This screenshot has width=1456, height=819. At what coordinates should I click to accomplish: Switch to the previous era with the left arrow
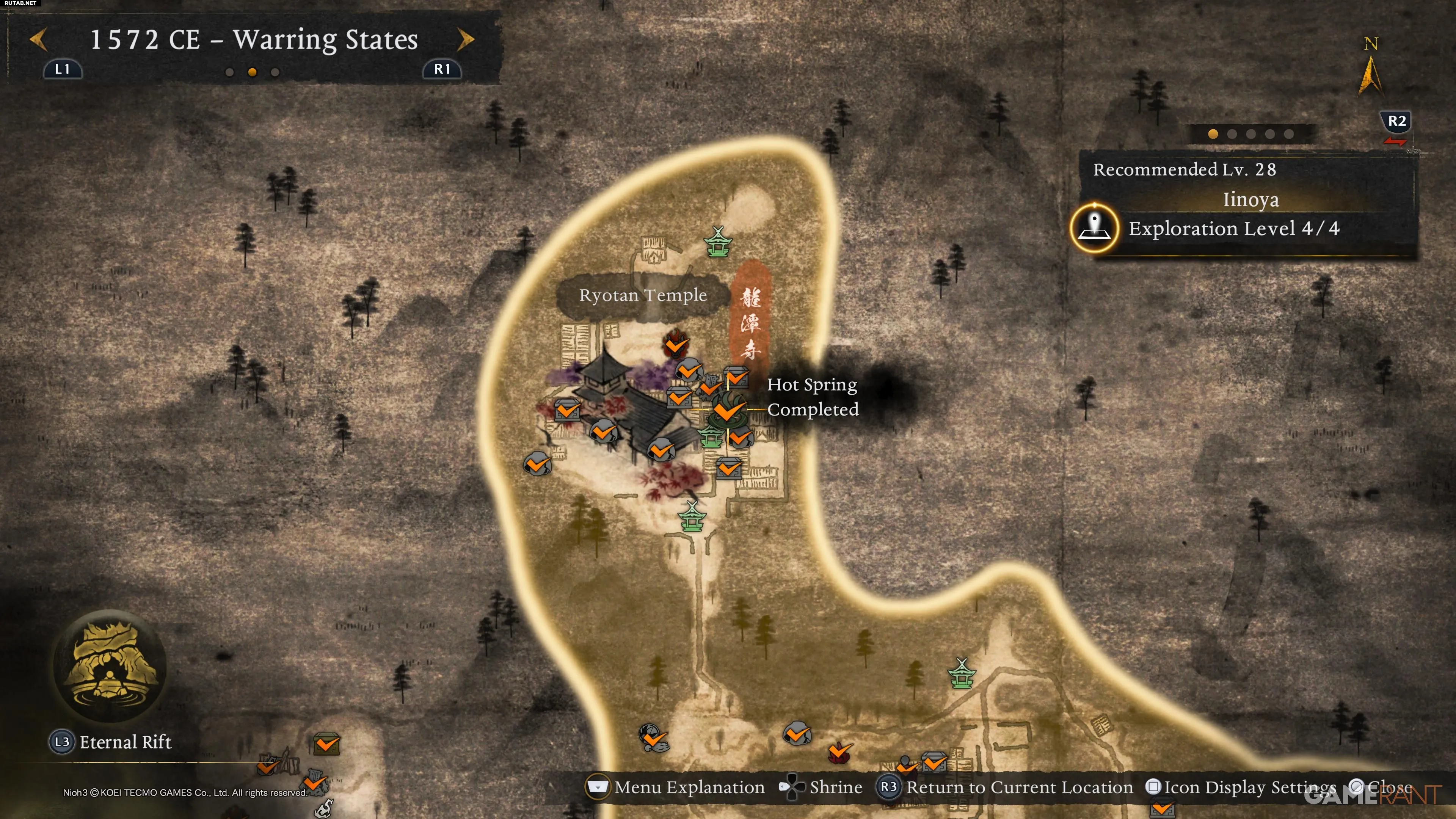(x=38, y=39)
